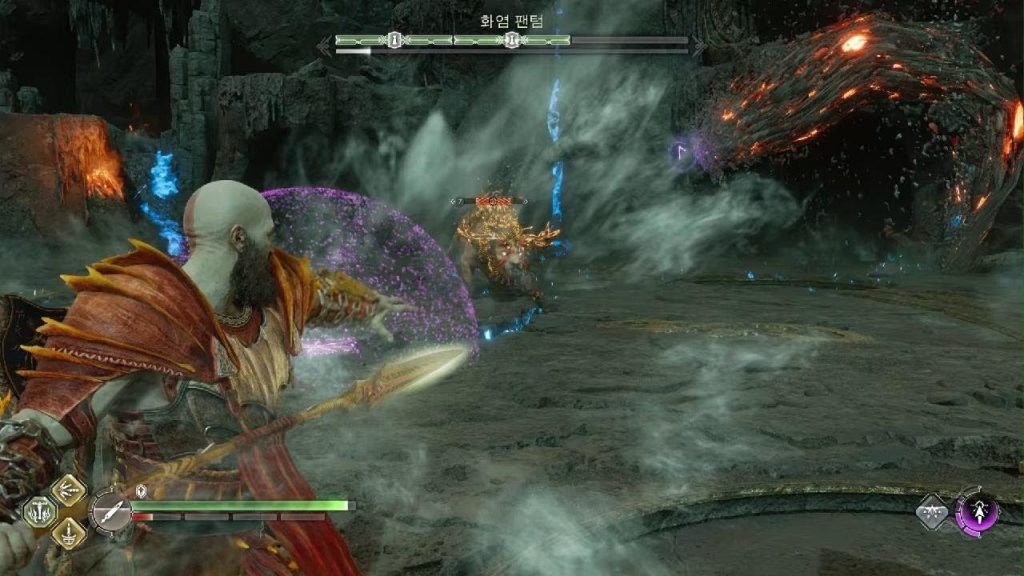Click the octagonal weapon skill icon
The width and height of the screenshot is (1024, 576).
tap(40, 511)
